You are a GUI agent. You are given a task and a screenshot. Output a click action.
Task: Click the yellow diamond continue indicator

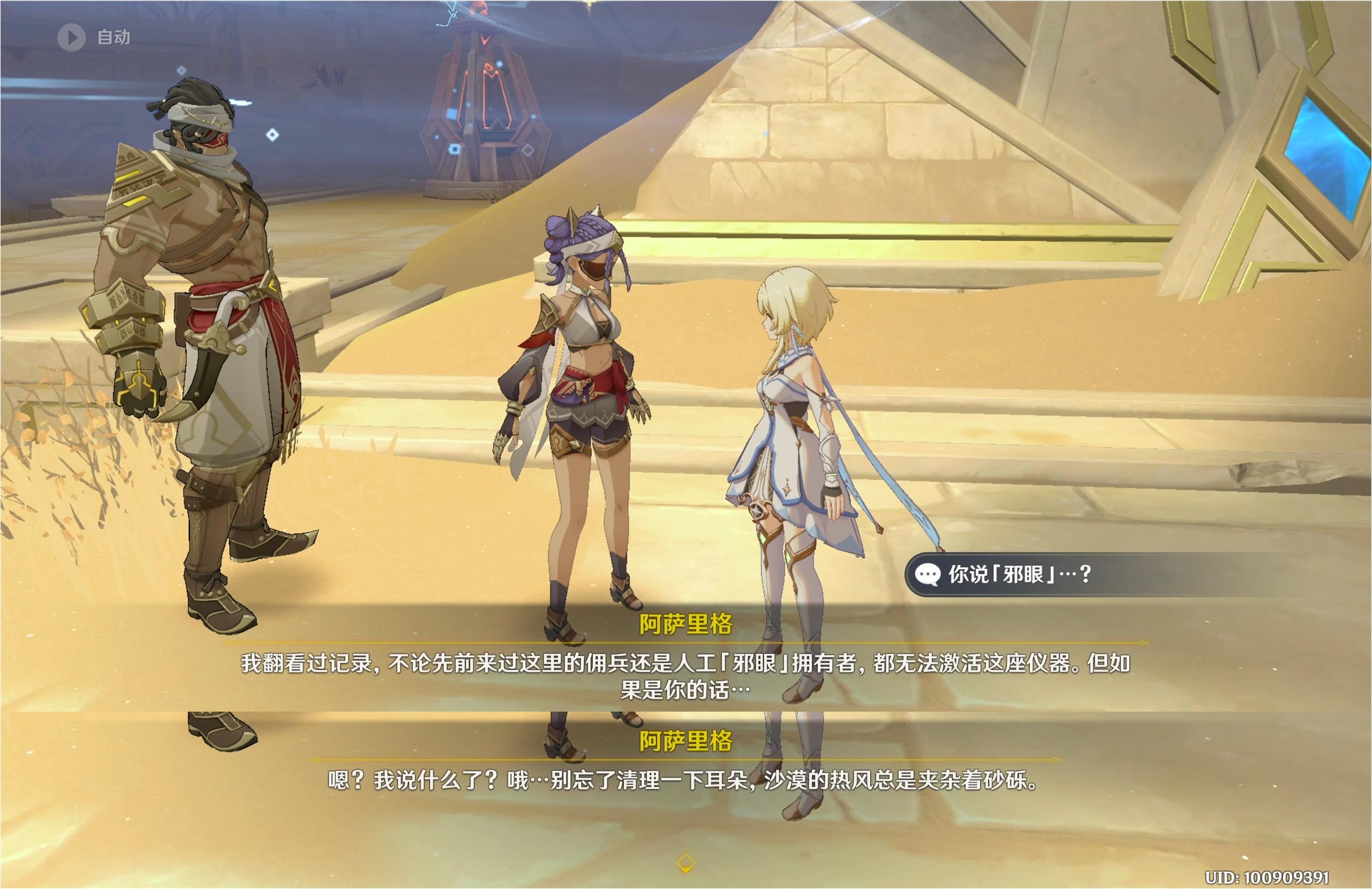point(685,863)
